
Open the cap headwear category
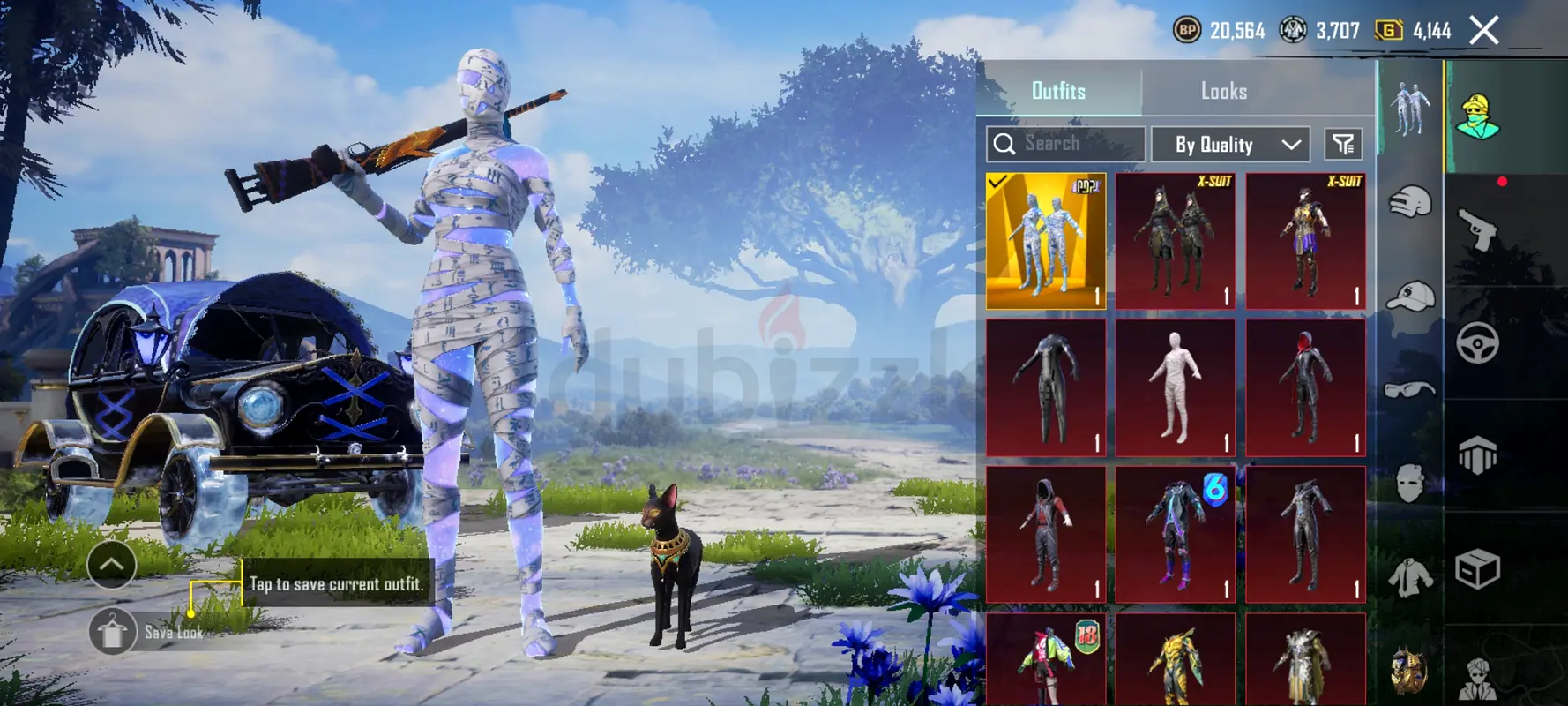1409,297
